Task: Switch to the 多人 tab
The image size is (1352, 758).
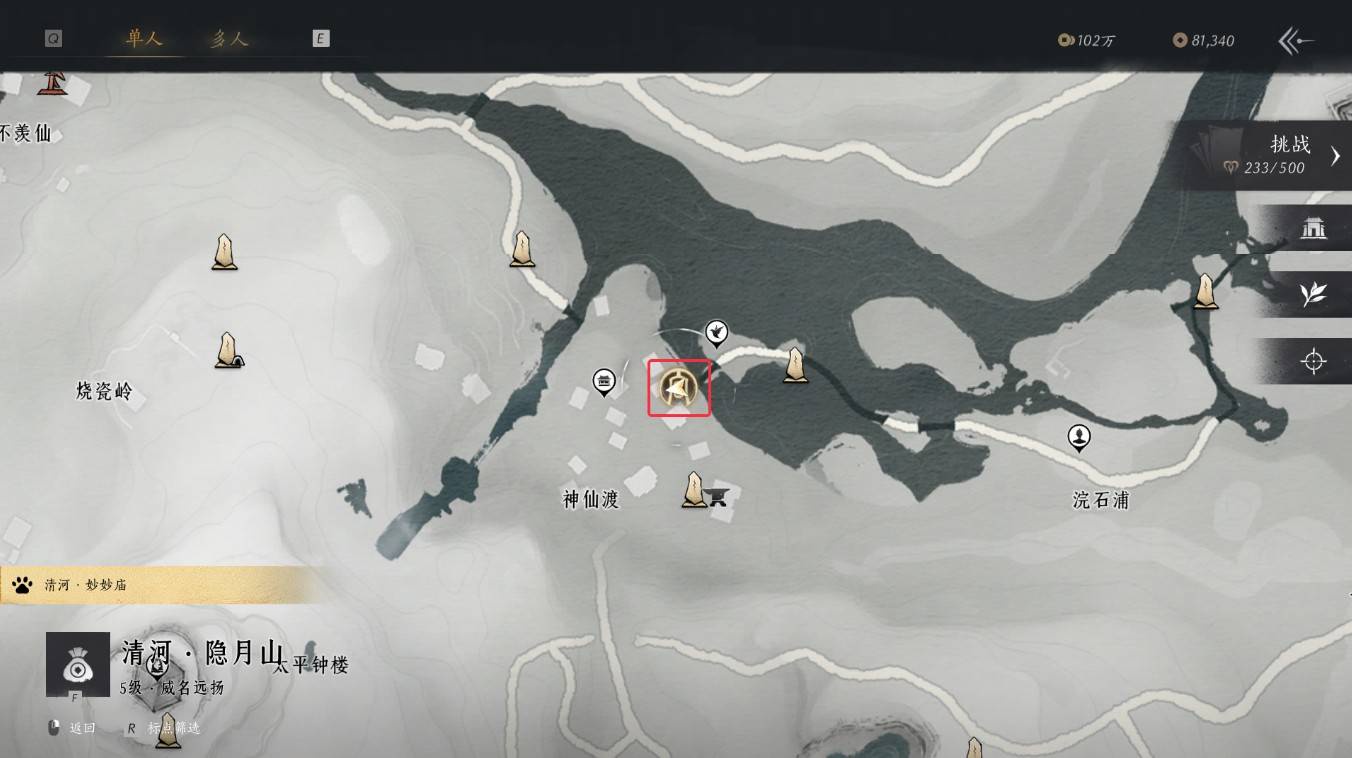Action: tap(229, 39)
